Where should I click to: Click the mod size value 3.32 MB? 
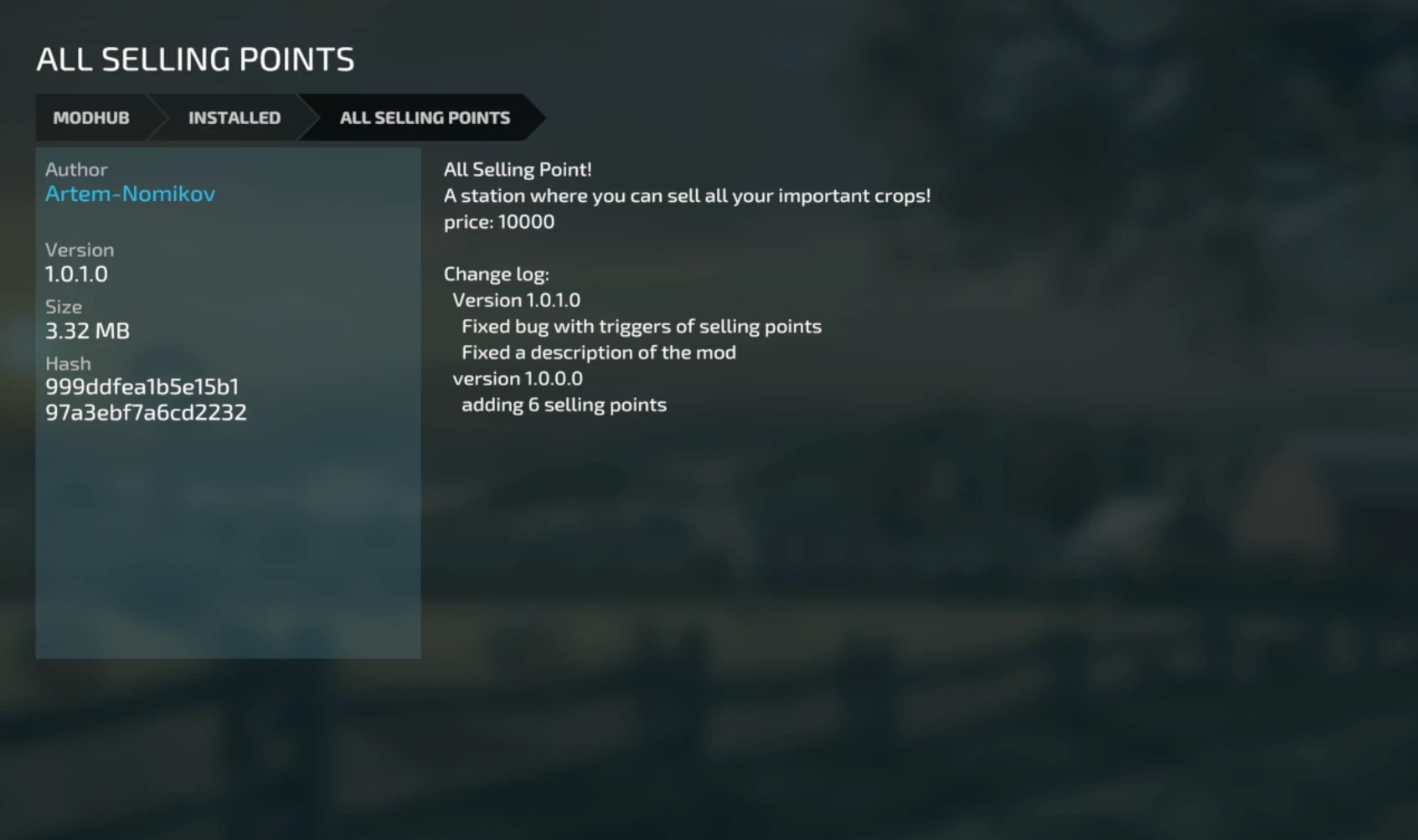click(87, 330)
